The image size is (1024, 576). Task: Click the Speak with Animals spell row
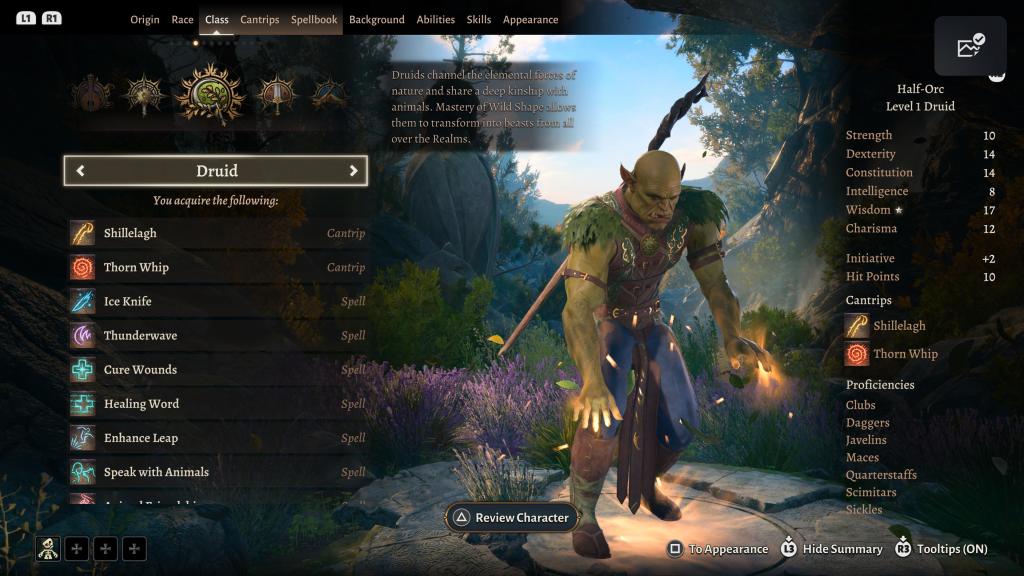217,472
